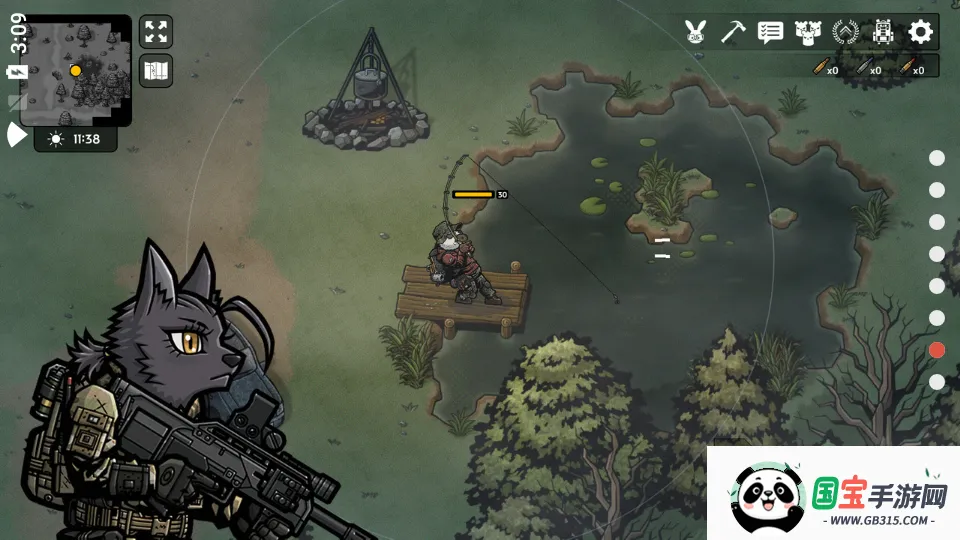960x540 pixels.
Task: Select the red dot in the side column
Action: click(x=937, y=350)
